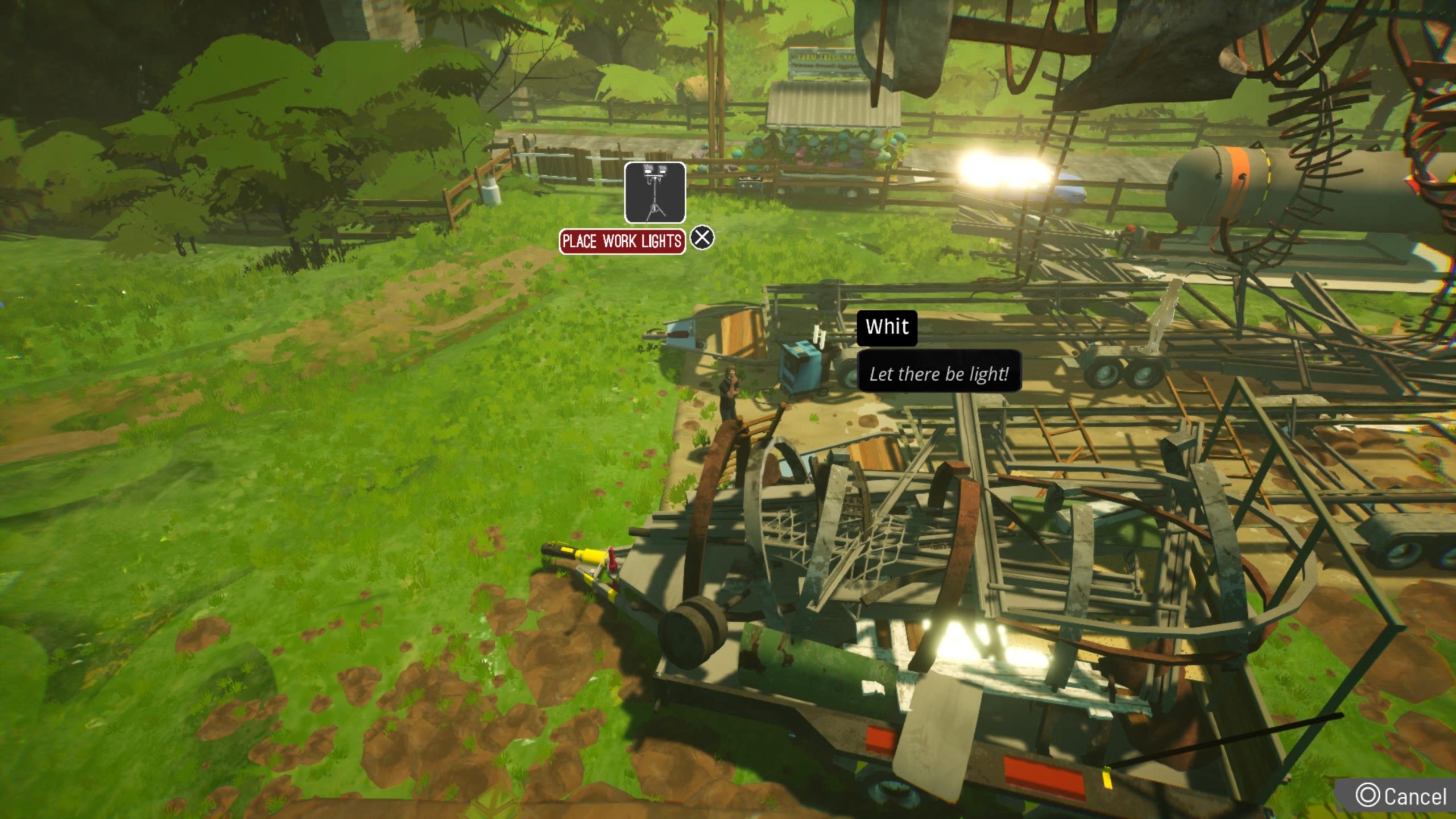
Task: Select the Place Work Lights prompt
Action: click(x=622, y=241)
